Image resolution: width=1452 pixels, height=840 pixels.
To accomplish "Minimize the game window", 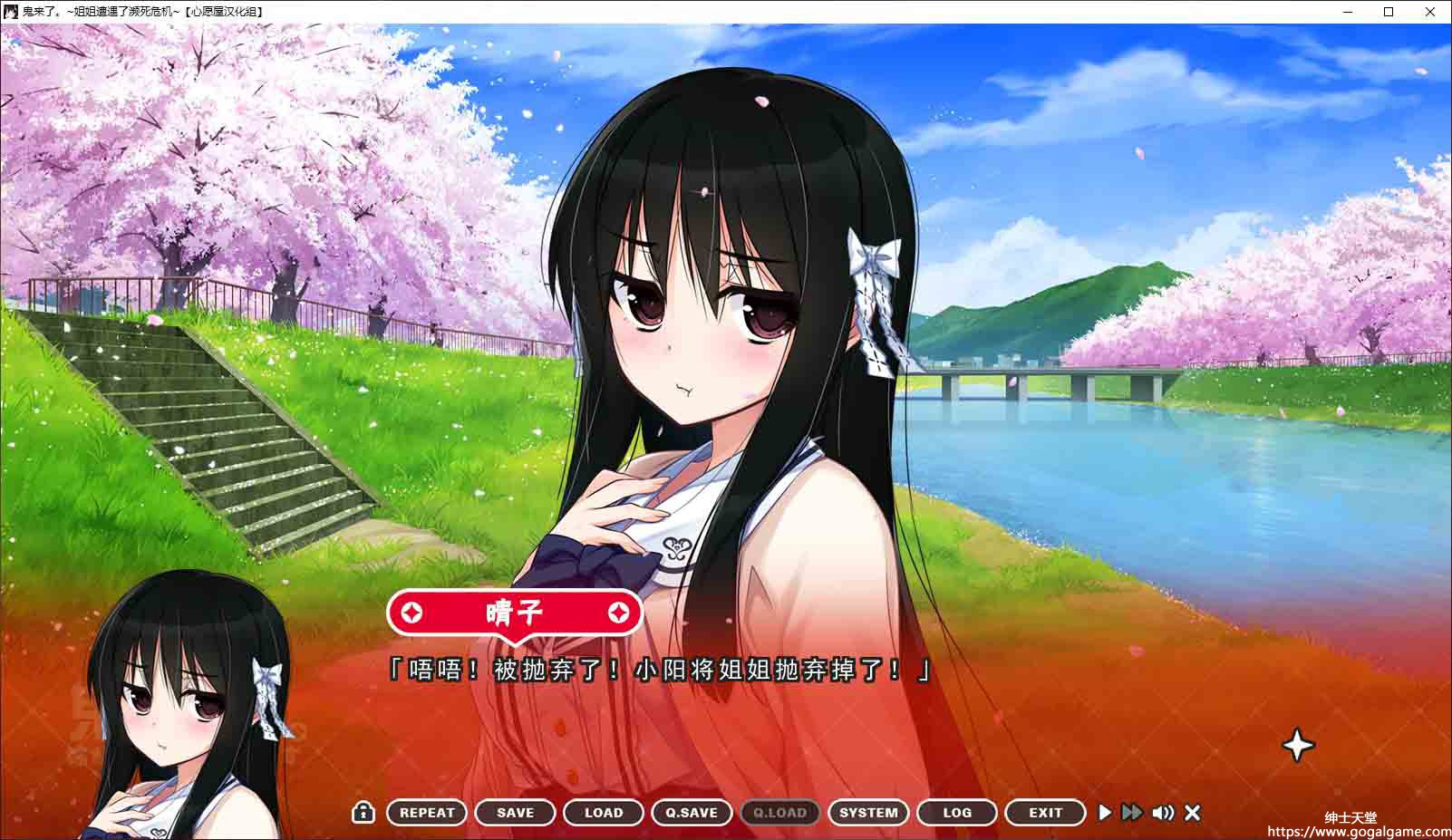I will (x=1346, y=12).
